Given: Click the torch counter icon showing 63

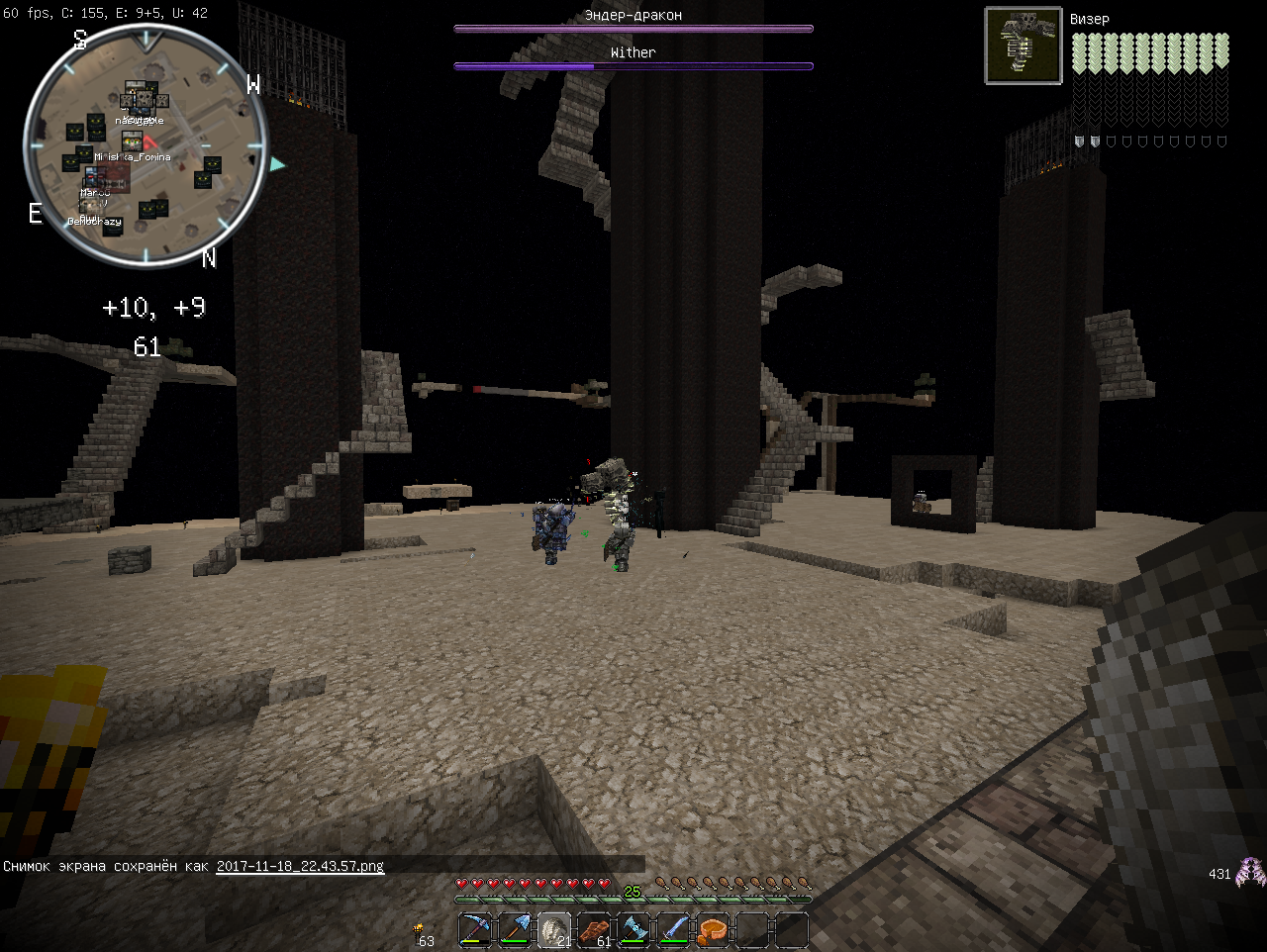Looking at the screenshot, I should click(420, 928).
